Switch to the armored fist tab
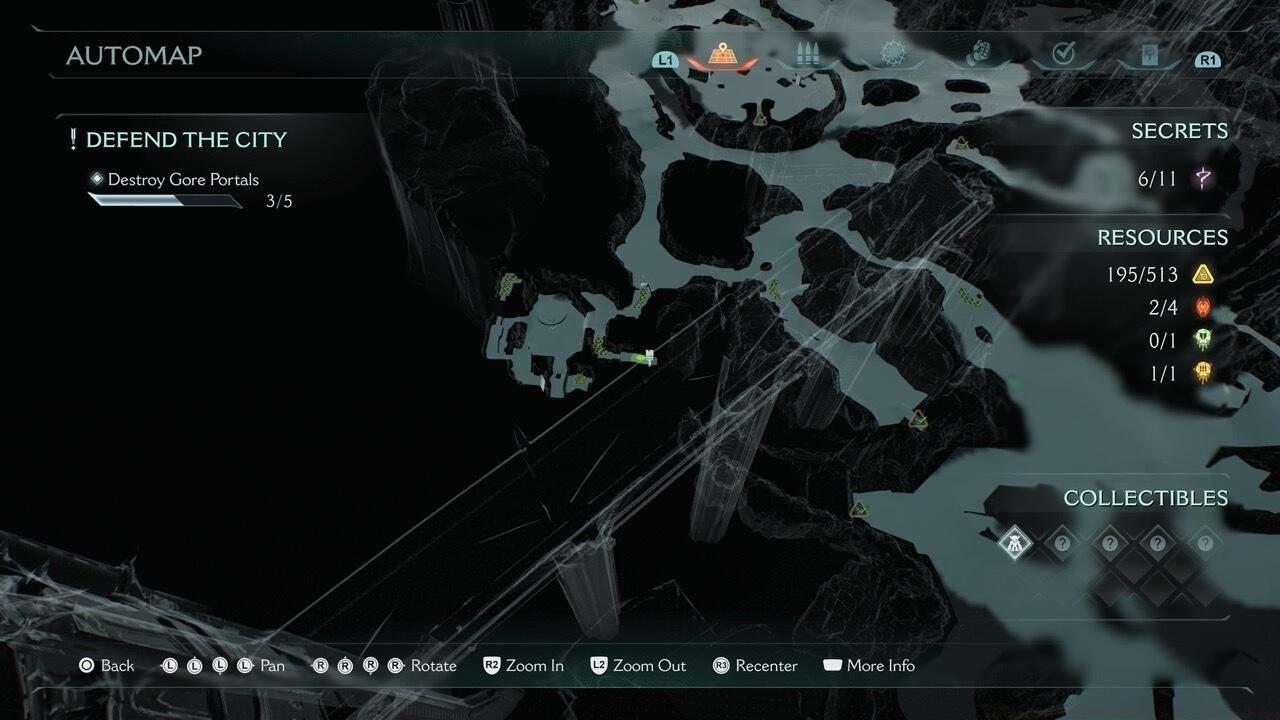 tap(977, 54)
